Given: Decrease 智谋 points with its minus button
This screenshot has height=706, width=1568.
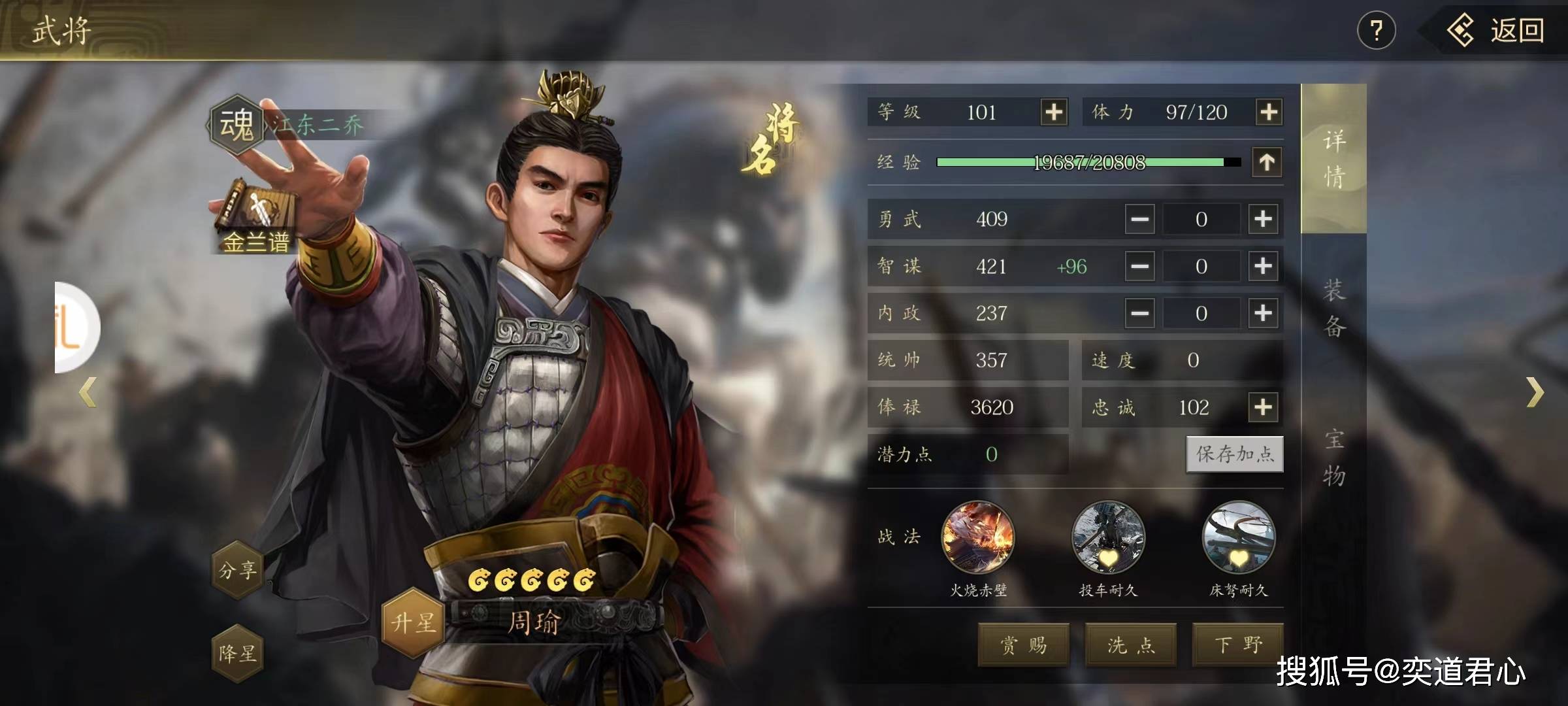Looking at the screenshot, I should (1140, 267).
